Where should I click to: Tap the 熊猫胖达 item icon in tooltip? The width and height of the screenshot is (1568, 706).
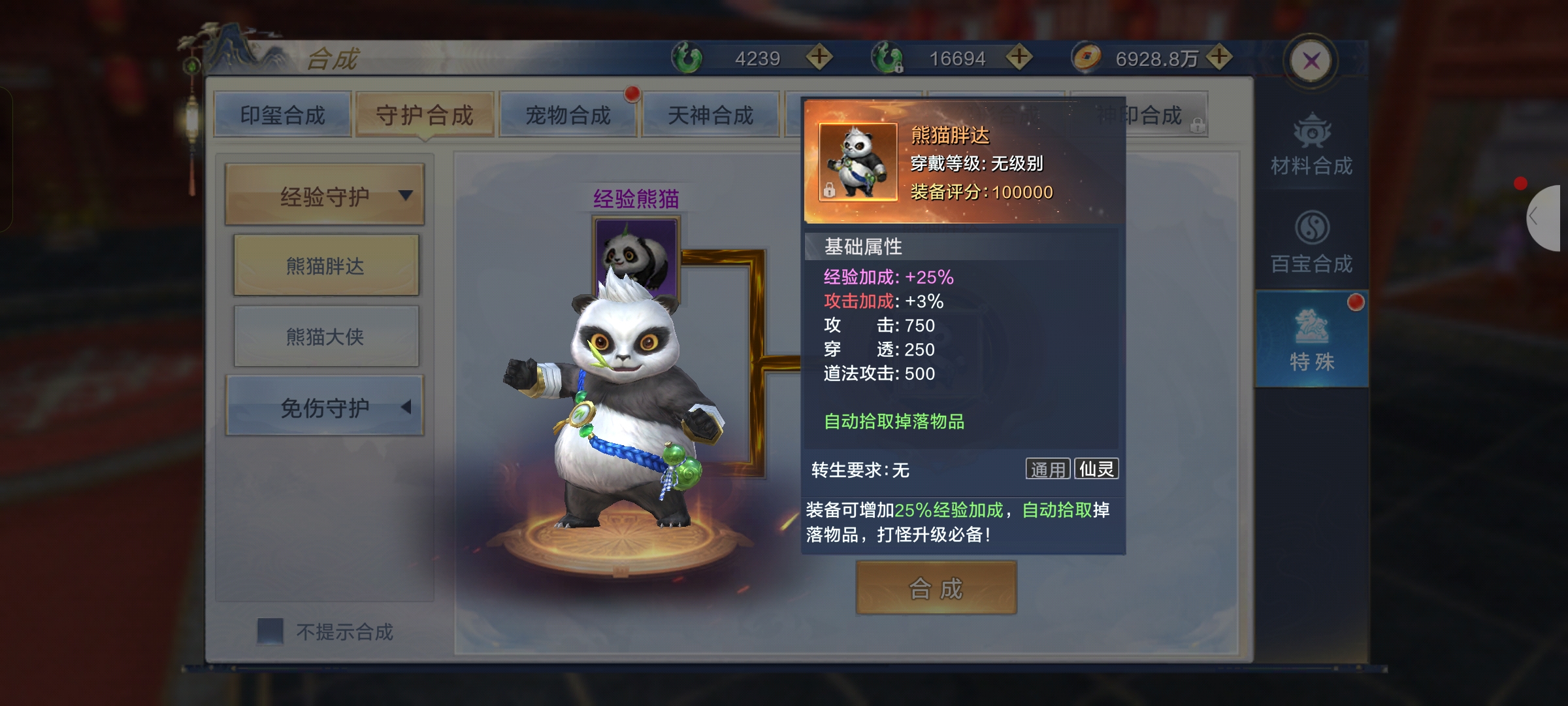click(858, 161)
